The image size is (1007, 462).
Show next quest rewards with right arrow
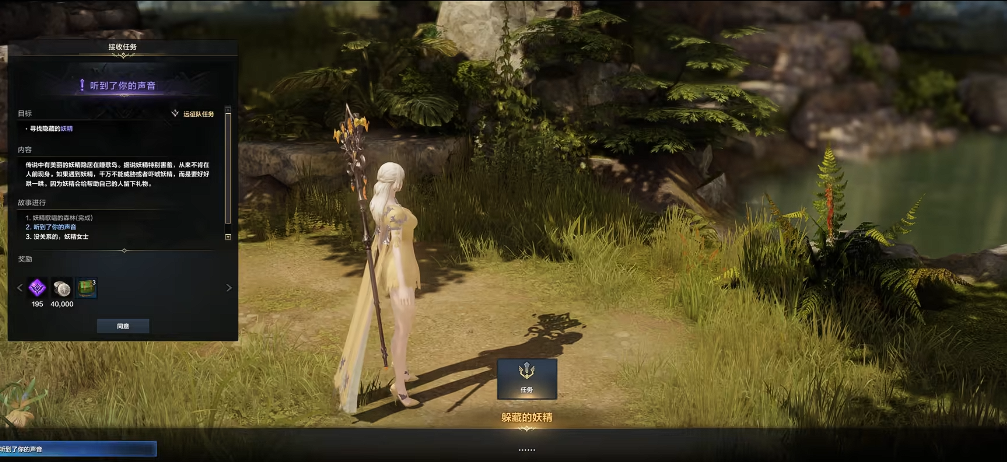click(x=229, y=288)
